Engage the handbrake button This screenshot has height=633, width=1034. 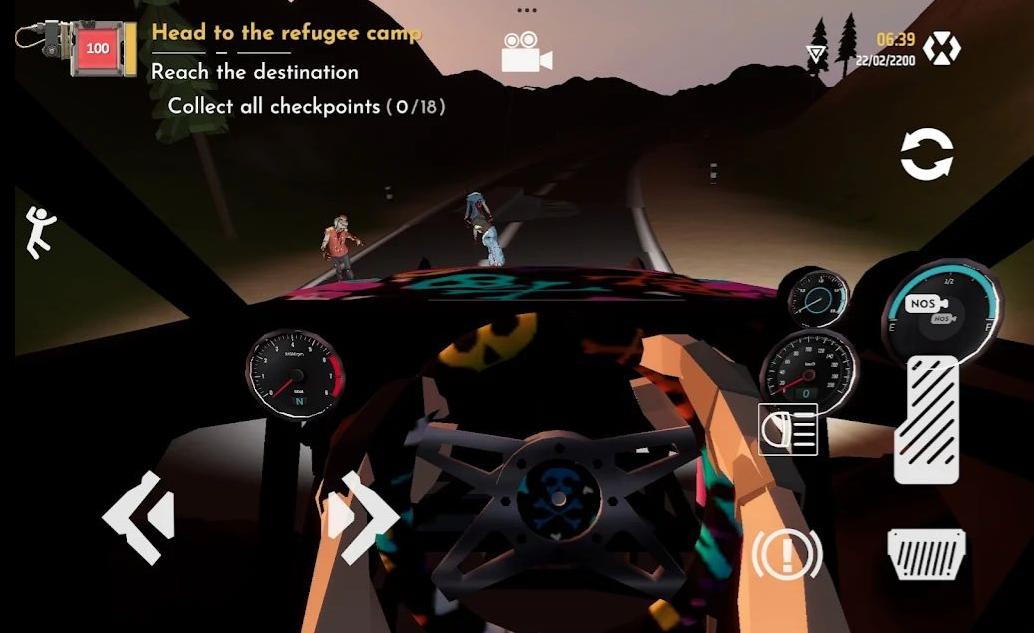[787, 552]
